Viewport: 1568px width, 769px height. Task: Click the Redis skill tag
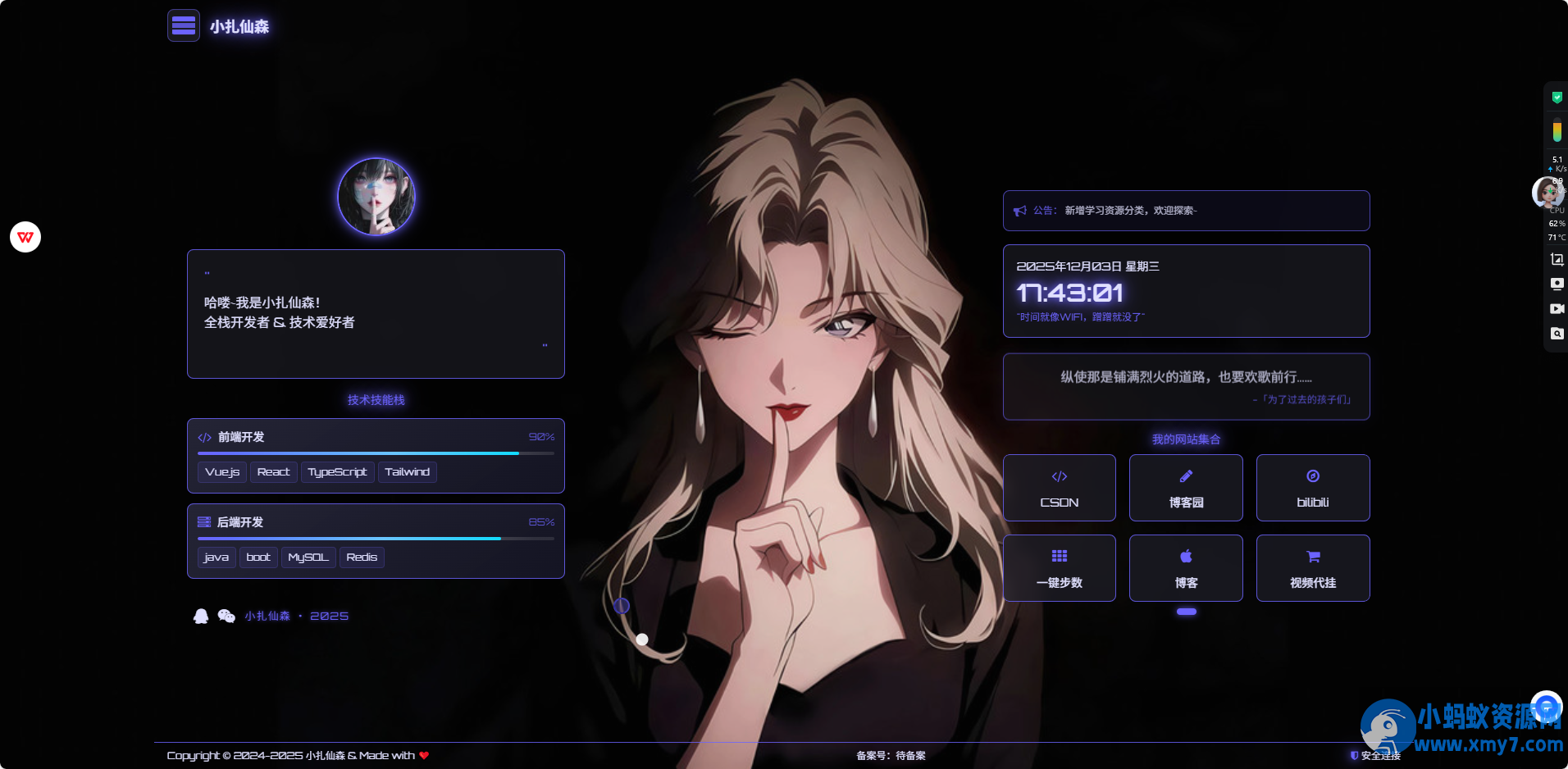pyautogui.click(x=362, y=557)
